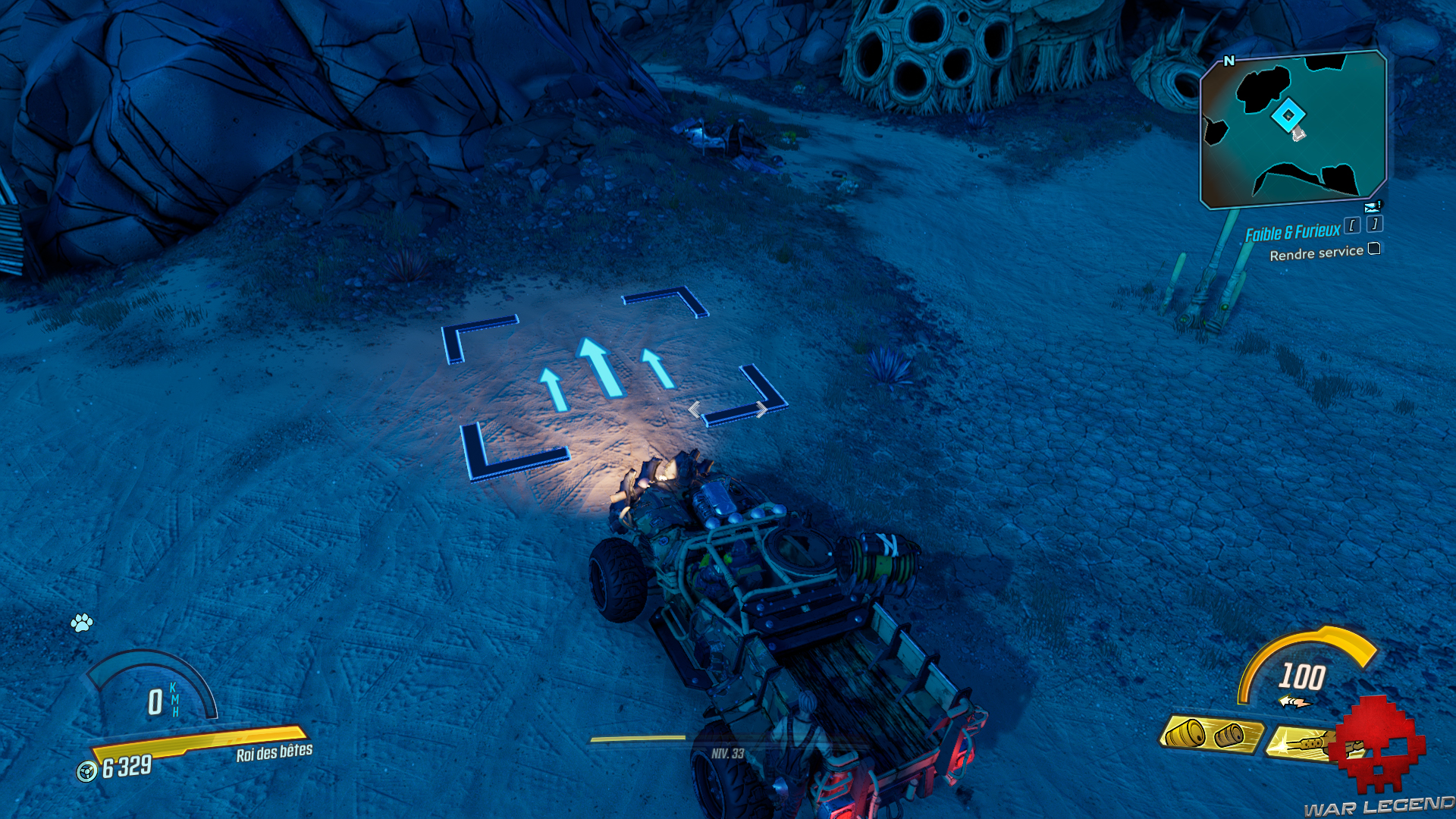The width and height of the screenshot is (1456, 819).
Task: Click the left bracket toggle beside Faible & Furieux
Action: 1353,225
